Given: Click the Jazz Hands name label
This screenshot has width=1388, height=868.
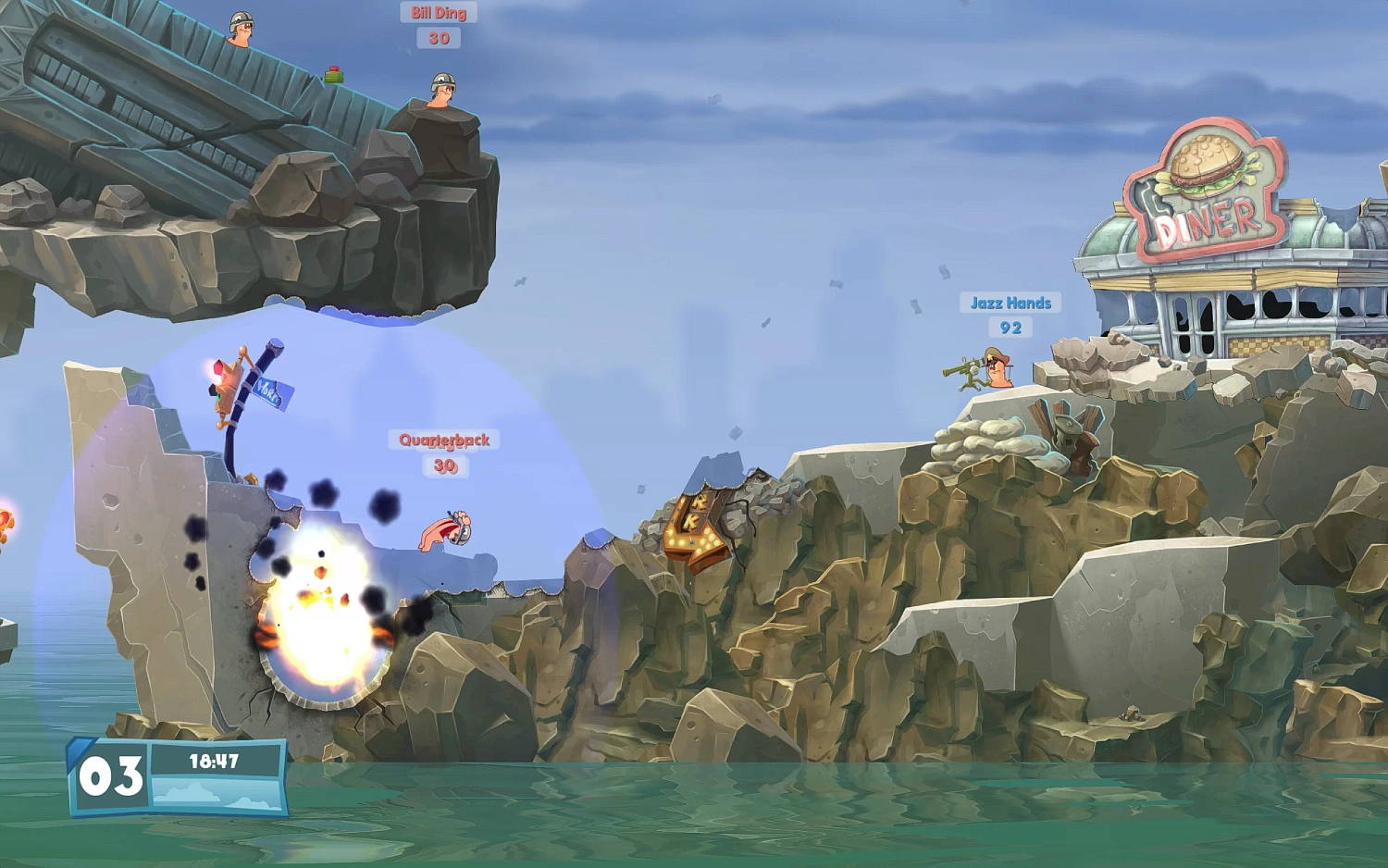Looking at the screenshot, I should 1010,302.
